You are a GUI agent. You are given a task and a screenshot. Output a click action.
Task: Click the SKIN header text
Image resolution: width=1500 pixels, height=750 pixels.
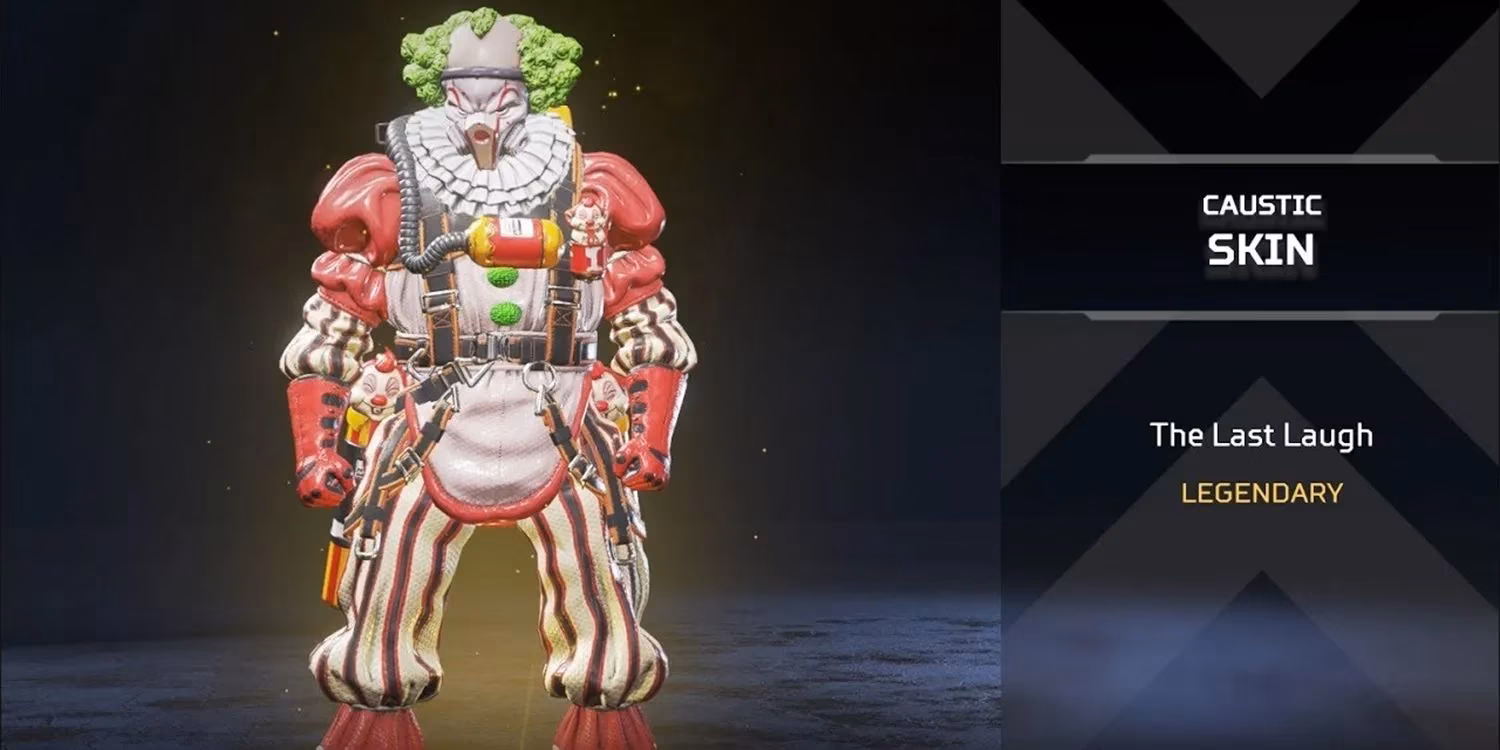(1262, 250)
